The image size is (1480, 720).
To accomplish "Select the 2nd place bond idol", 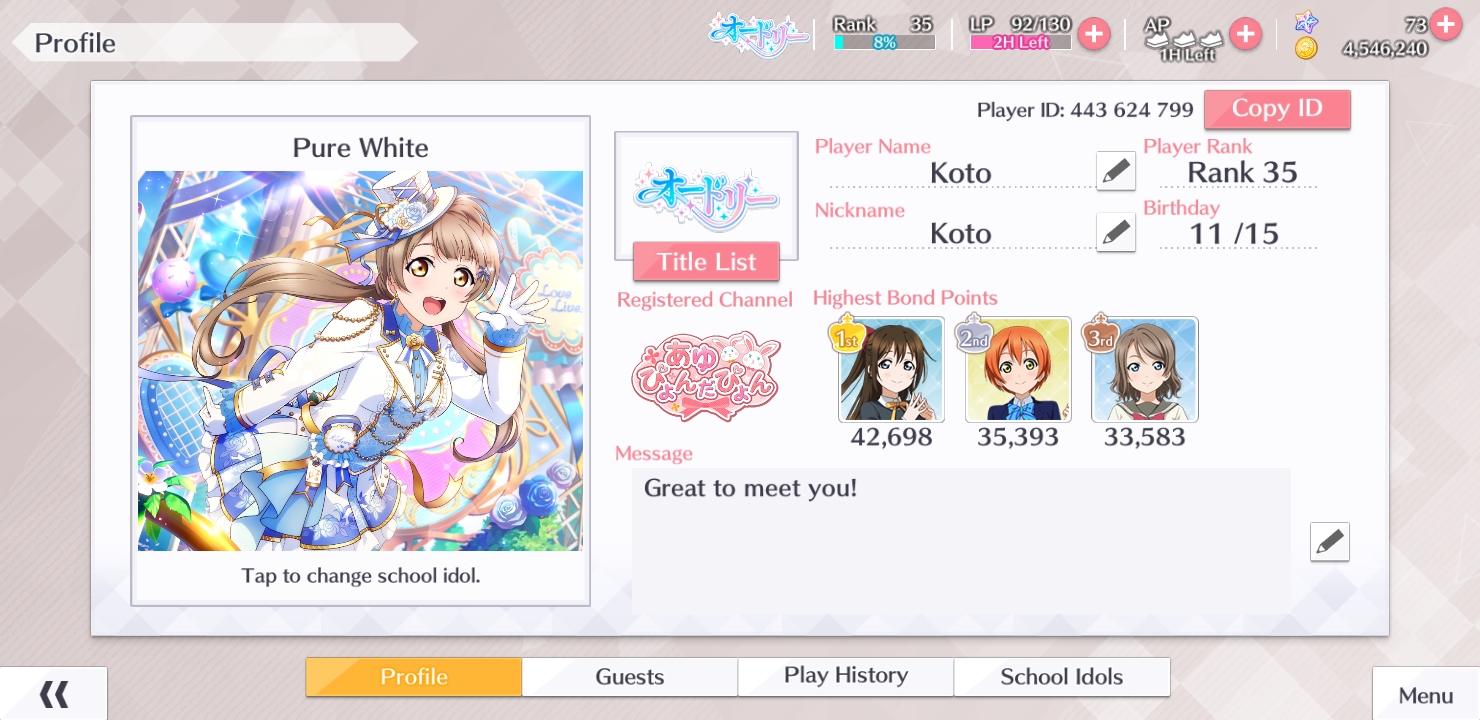I will [1018, 370].
